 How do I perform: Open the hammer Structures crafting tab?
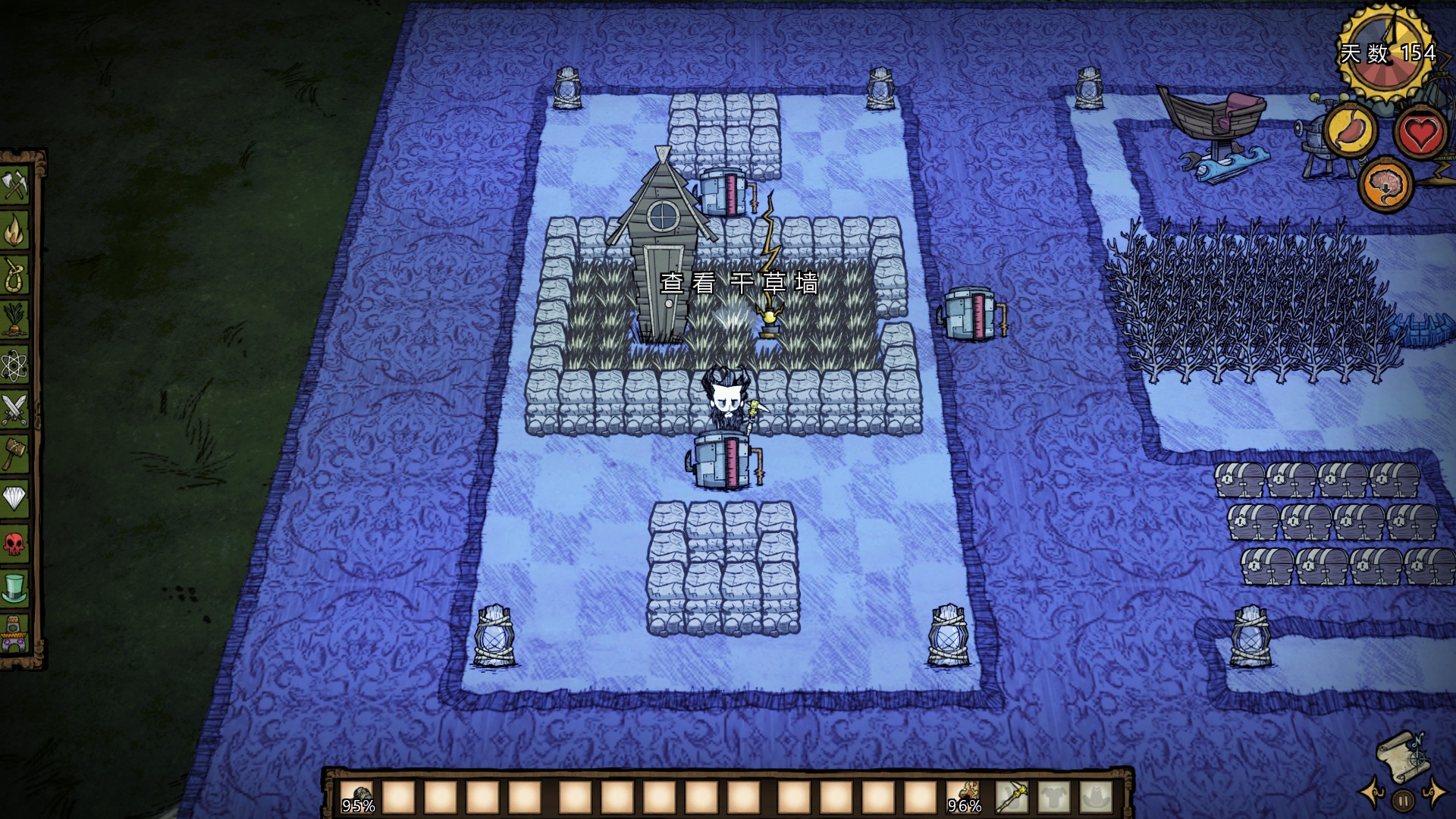[15, 453]
